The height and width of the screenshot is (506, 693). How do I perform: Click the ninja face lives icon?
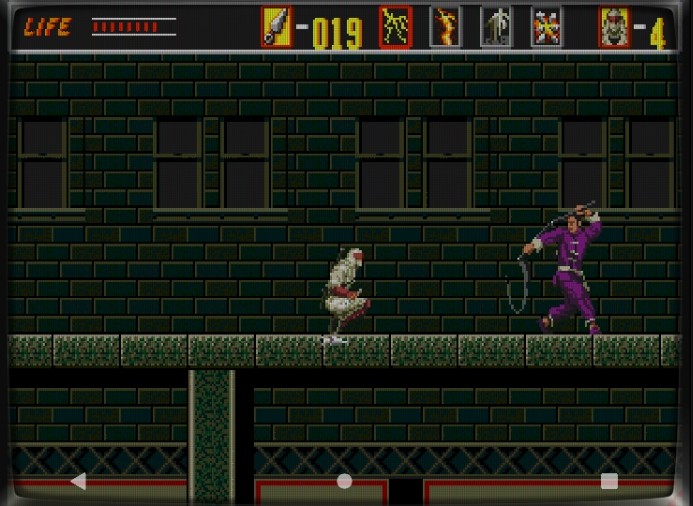tap(613, 27)
